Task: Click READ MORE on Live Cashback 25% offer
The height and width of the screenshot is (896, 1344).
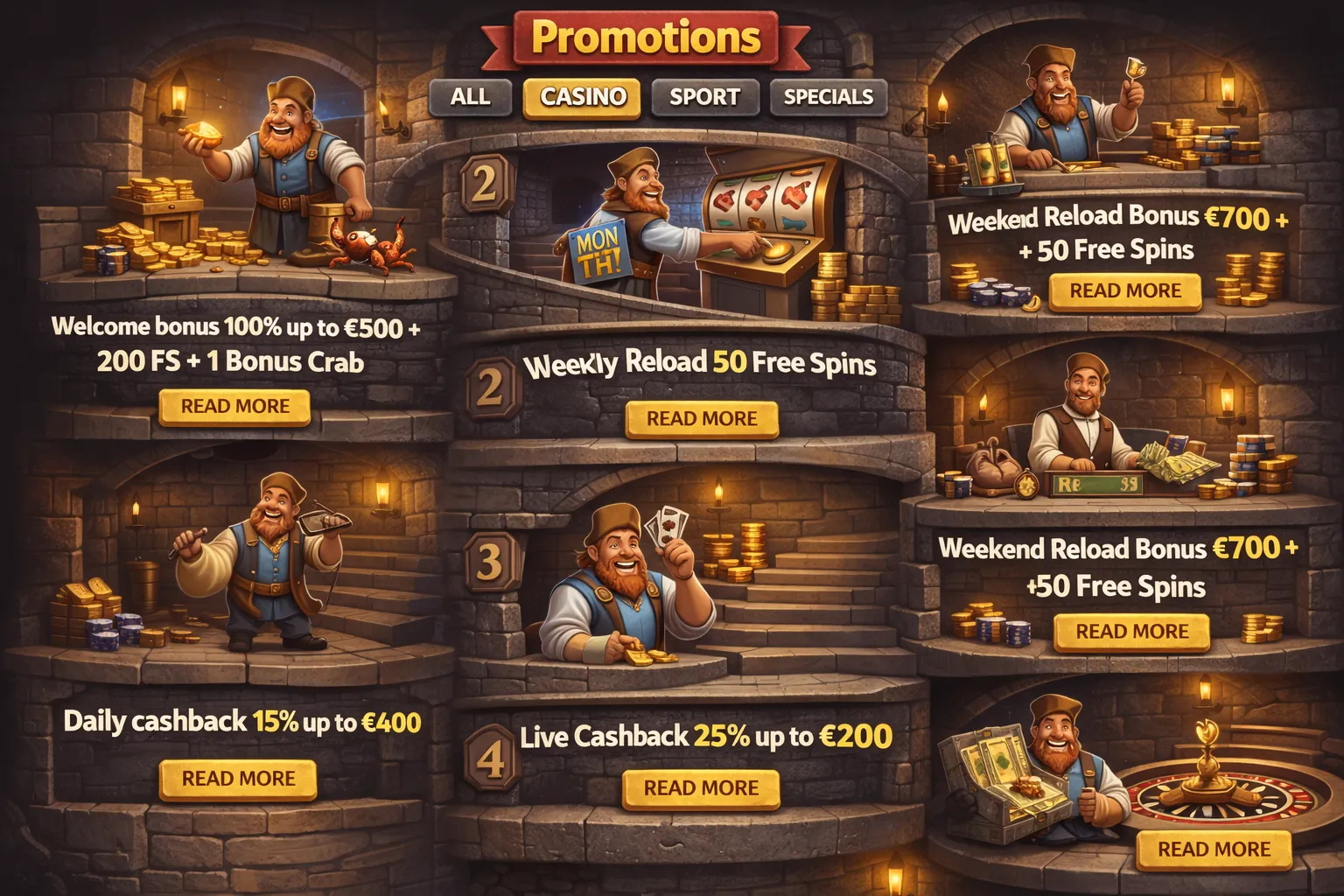Action: point(700,786)
